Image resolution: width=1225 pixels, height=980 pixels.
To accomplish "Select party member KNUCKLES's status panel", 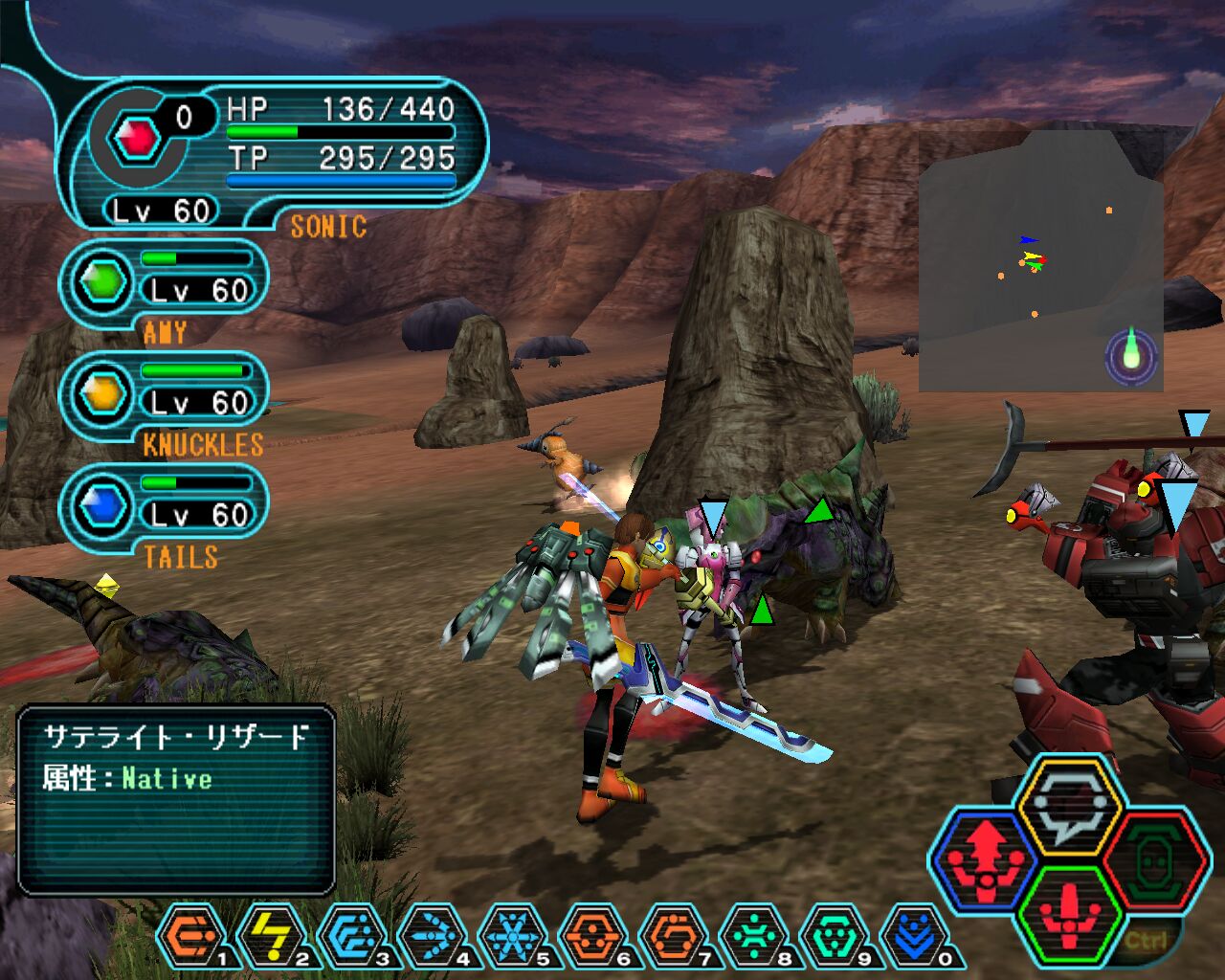I will click(x=165, y=396).
